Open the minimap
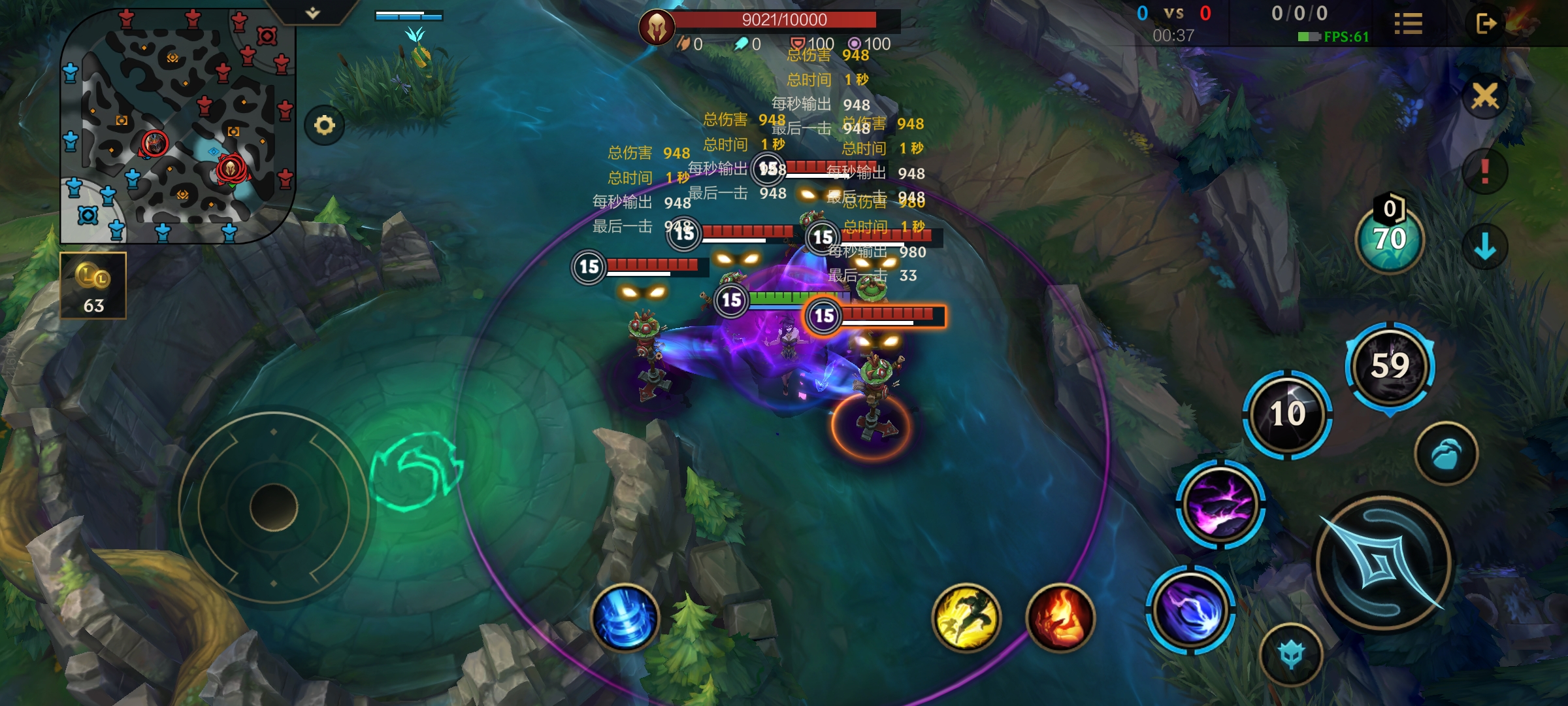 click(176, 124)
